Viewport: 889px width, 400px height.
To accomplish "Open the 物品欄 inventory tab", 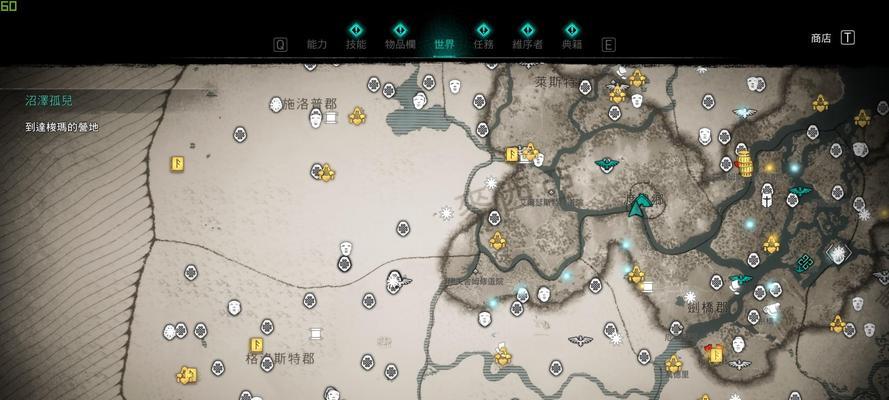I will tap(400, 44).
